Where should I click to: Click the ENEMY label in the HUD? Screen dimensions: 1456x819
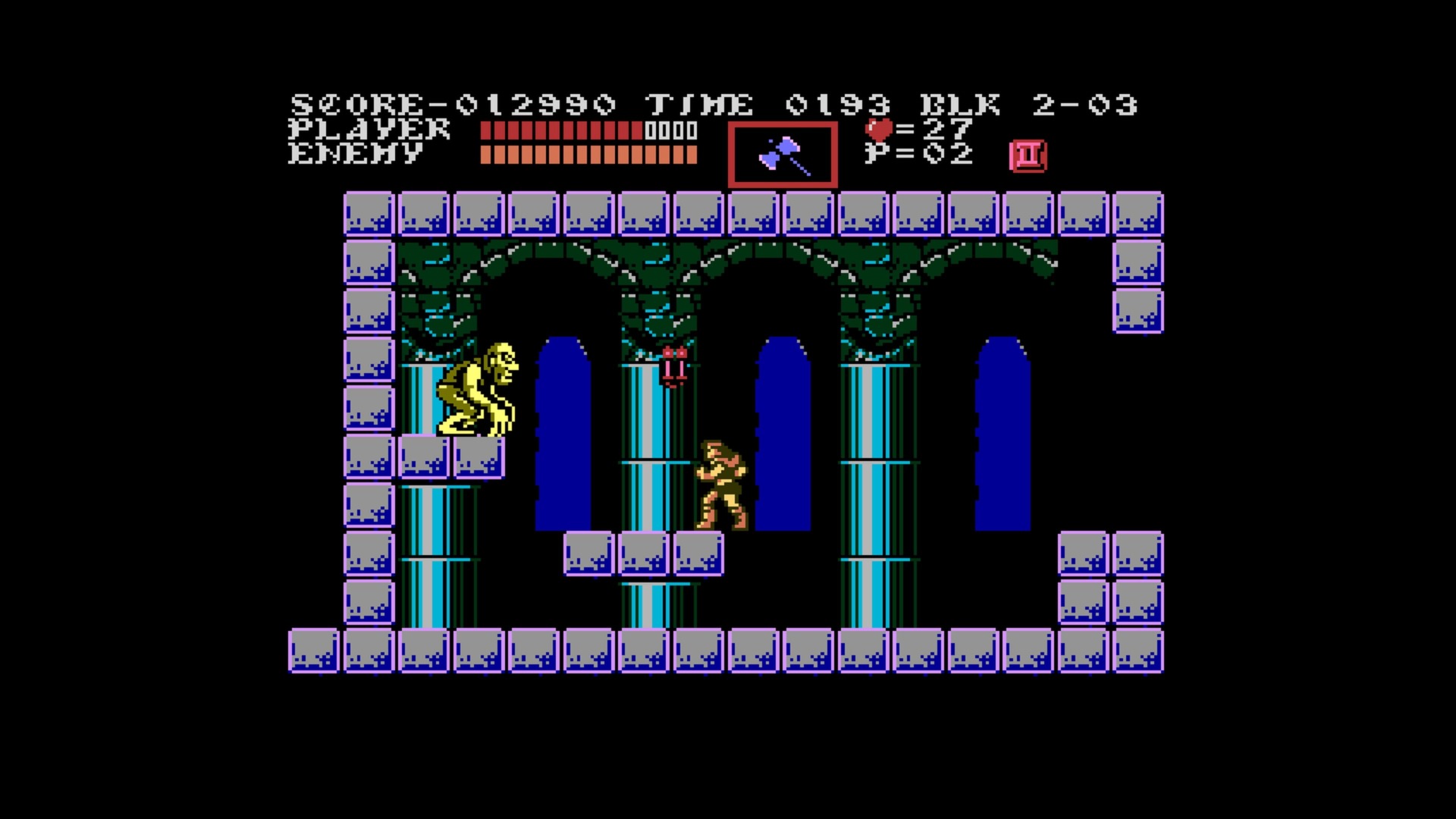[x=356, y=155]
